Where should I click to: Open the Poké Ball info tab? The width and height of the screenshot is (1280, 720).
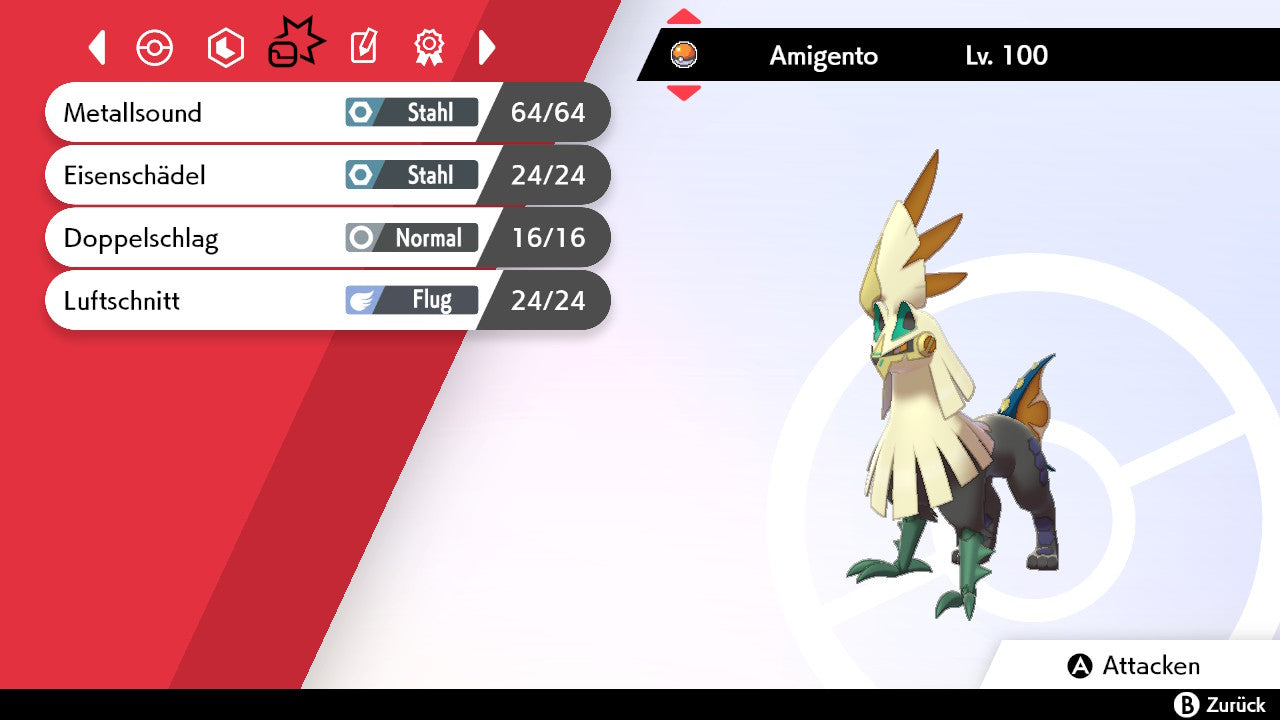(155, 48)
